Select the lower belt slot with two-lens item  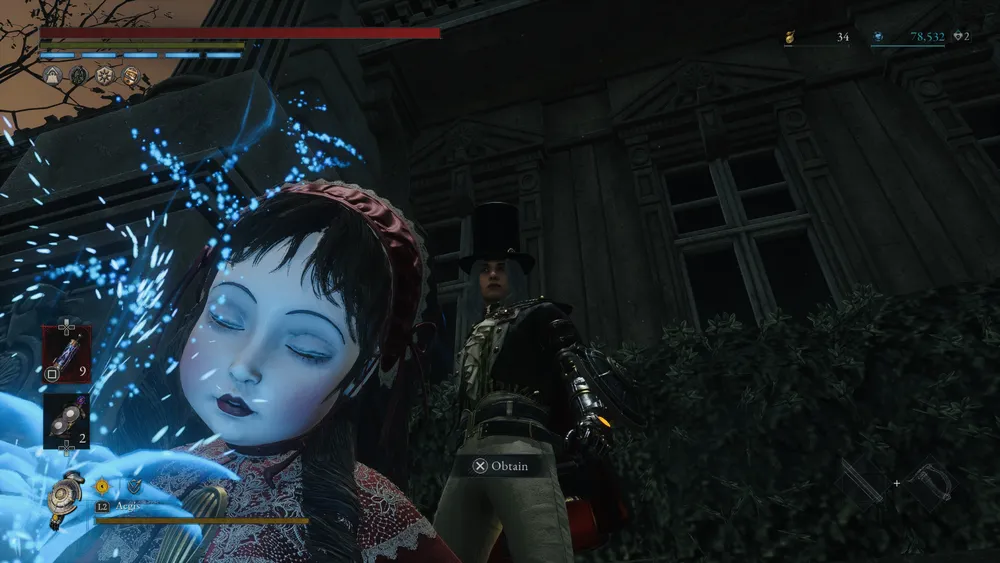click(66, 420)
